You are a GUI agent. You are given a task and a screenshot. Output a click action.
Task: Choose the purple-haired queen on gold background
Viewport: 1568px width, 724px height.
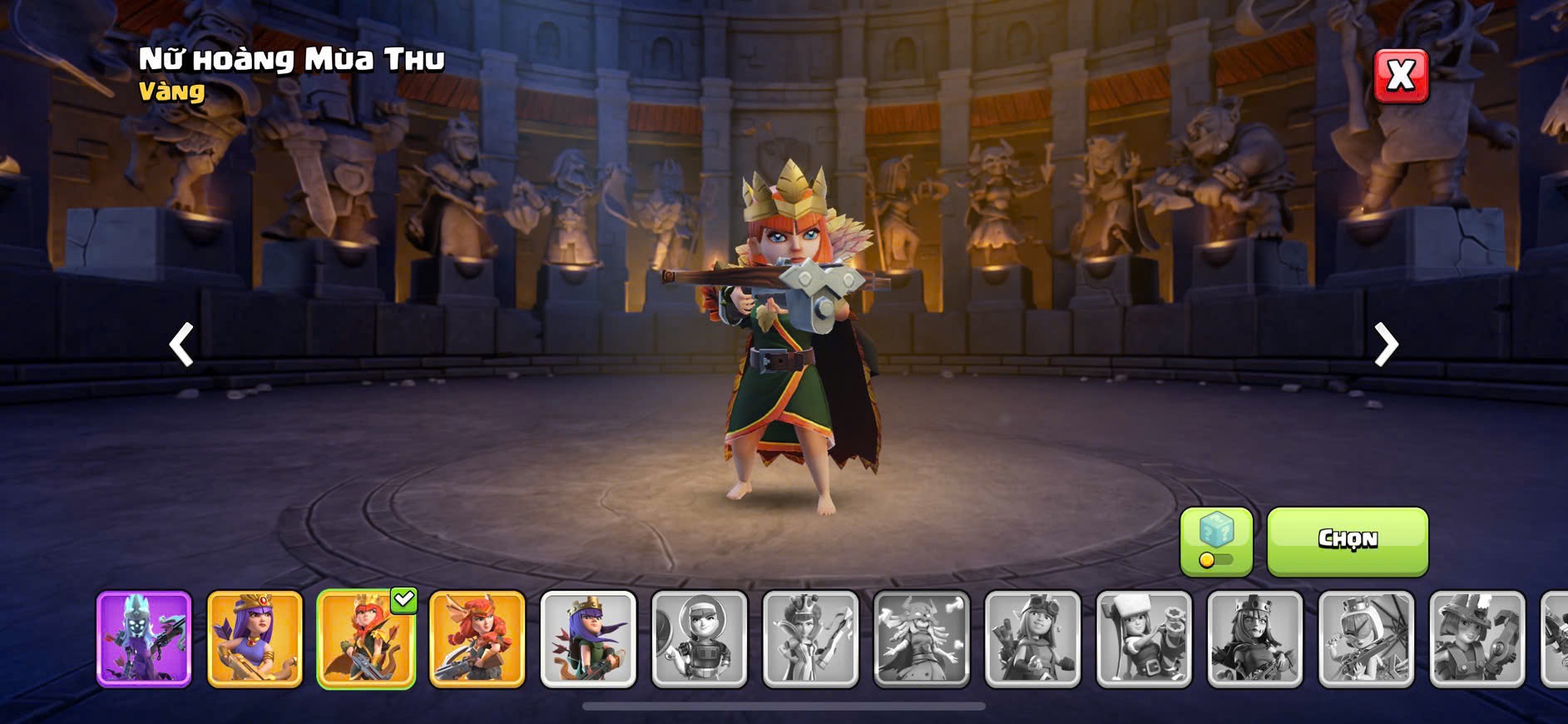(255, 639)
